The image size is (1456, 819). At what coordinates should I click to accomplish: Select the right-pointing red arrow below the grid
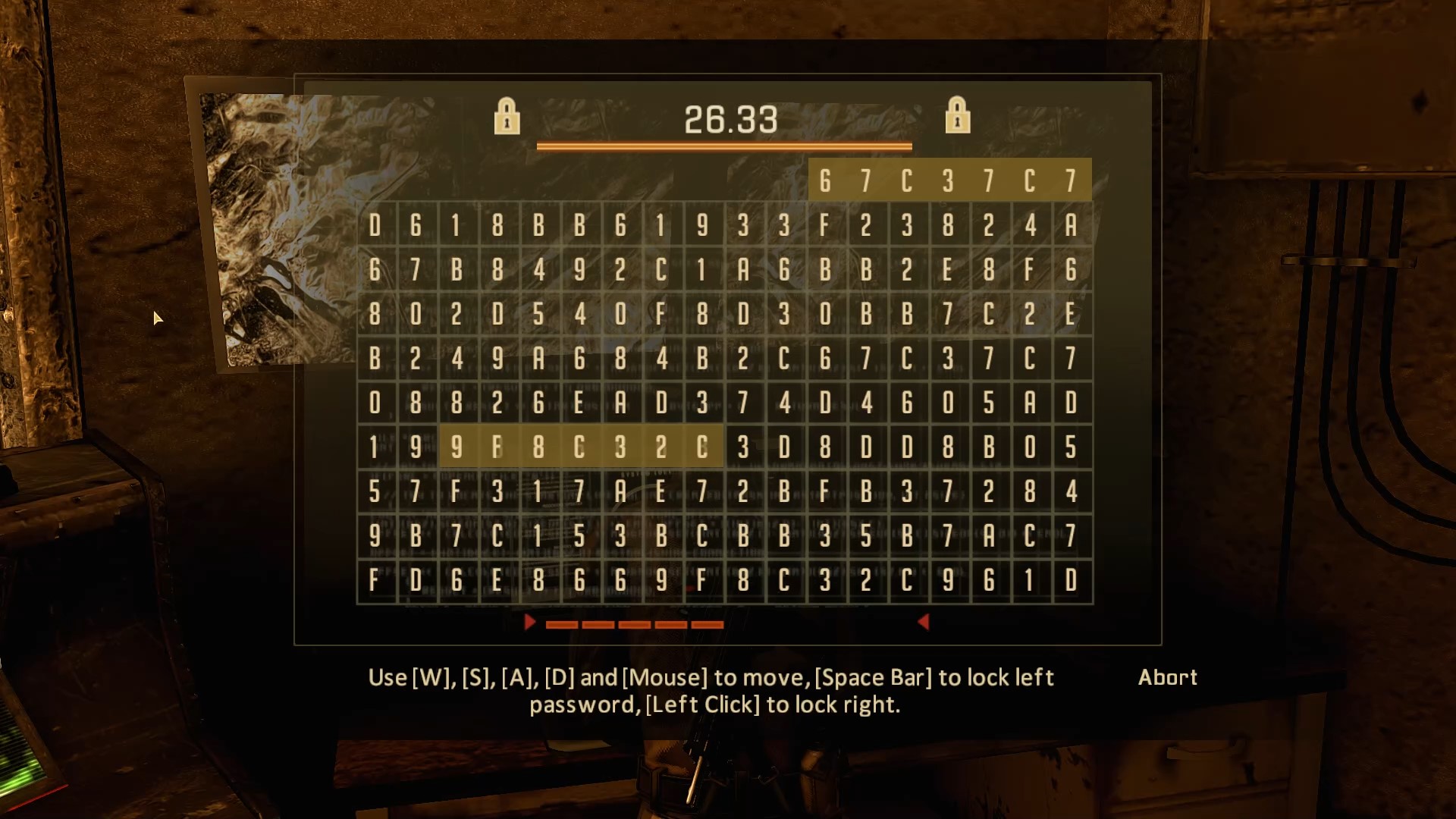529,622
